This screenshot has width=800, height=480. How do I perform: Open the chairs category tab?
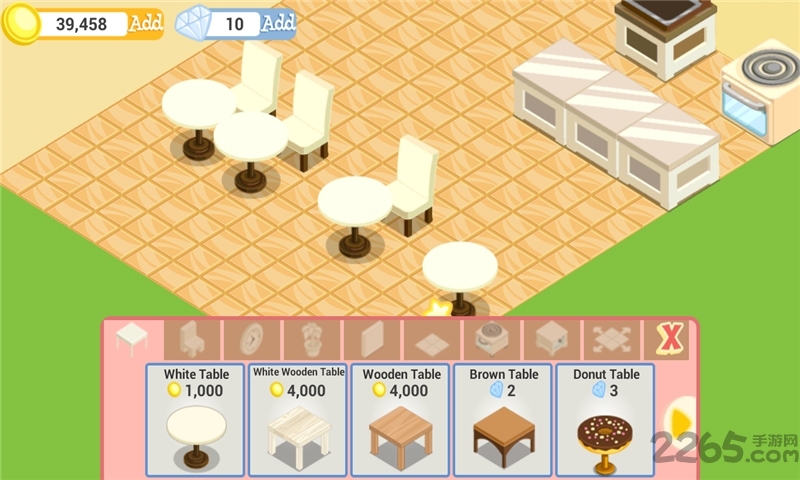191,340
